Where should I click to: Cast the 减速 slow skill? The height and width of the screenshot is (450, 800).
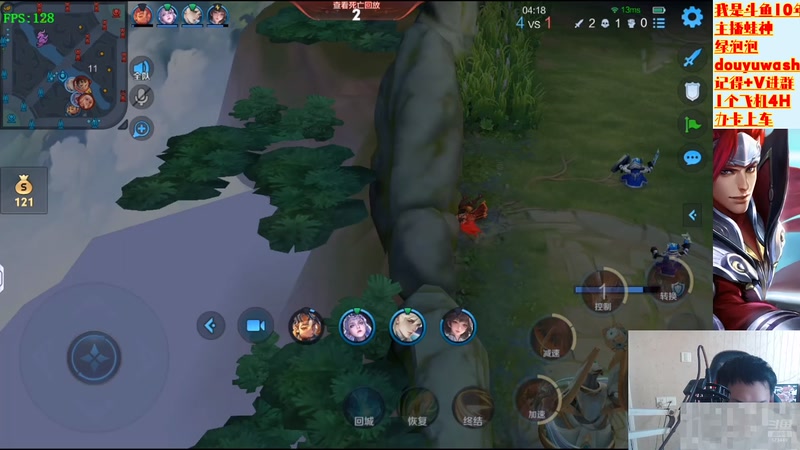551,338
